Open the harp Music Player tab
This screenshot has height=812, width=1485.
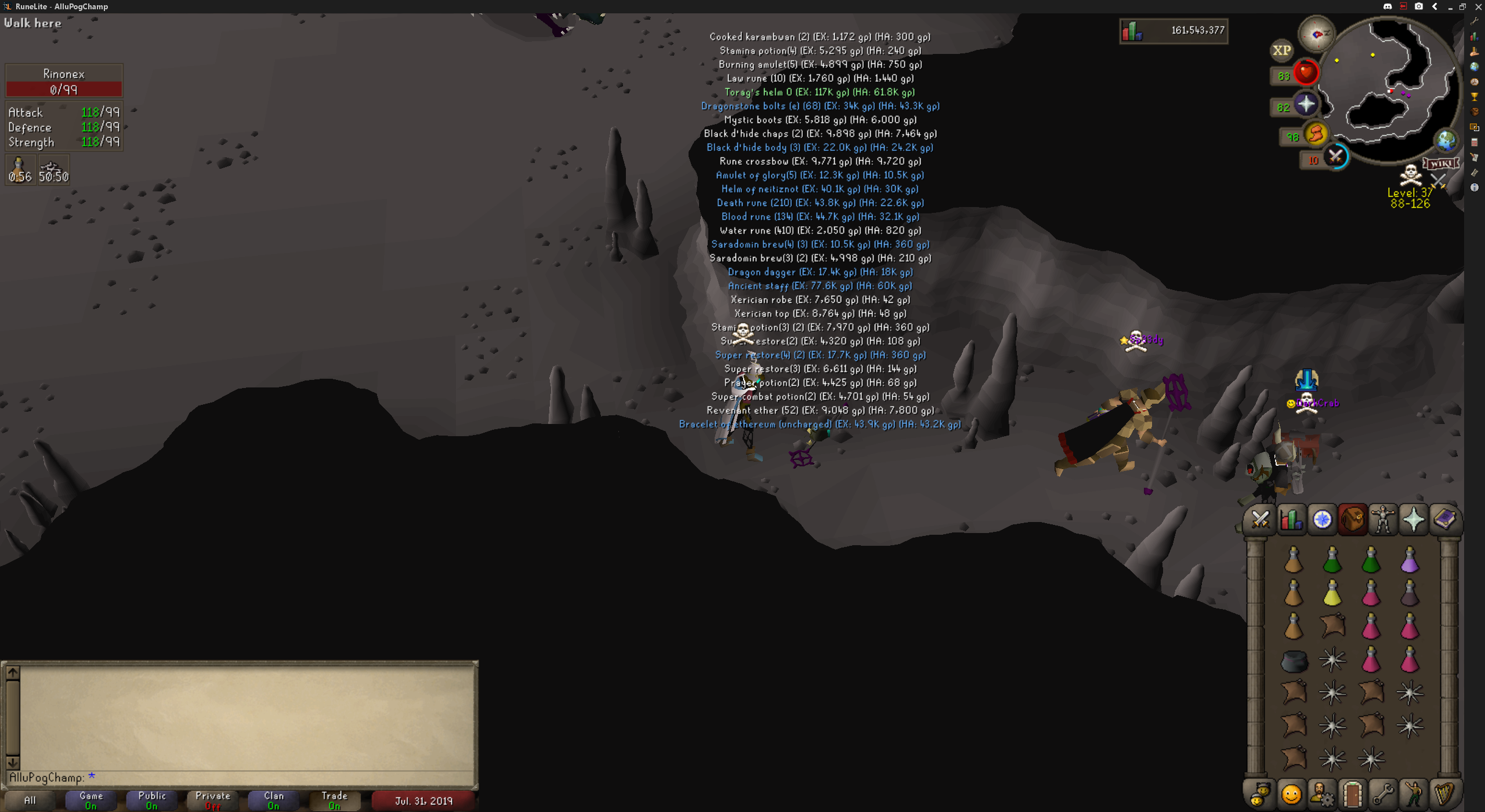(1444, 794)
